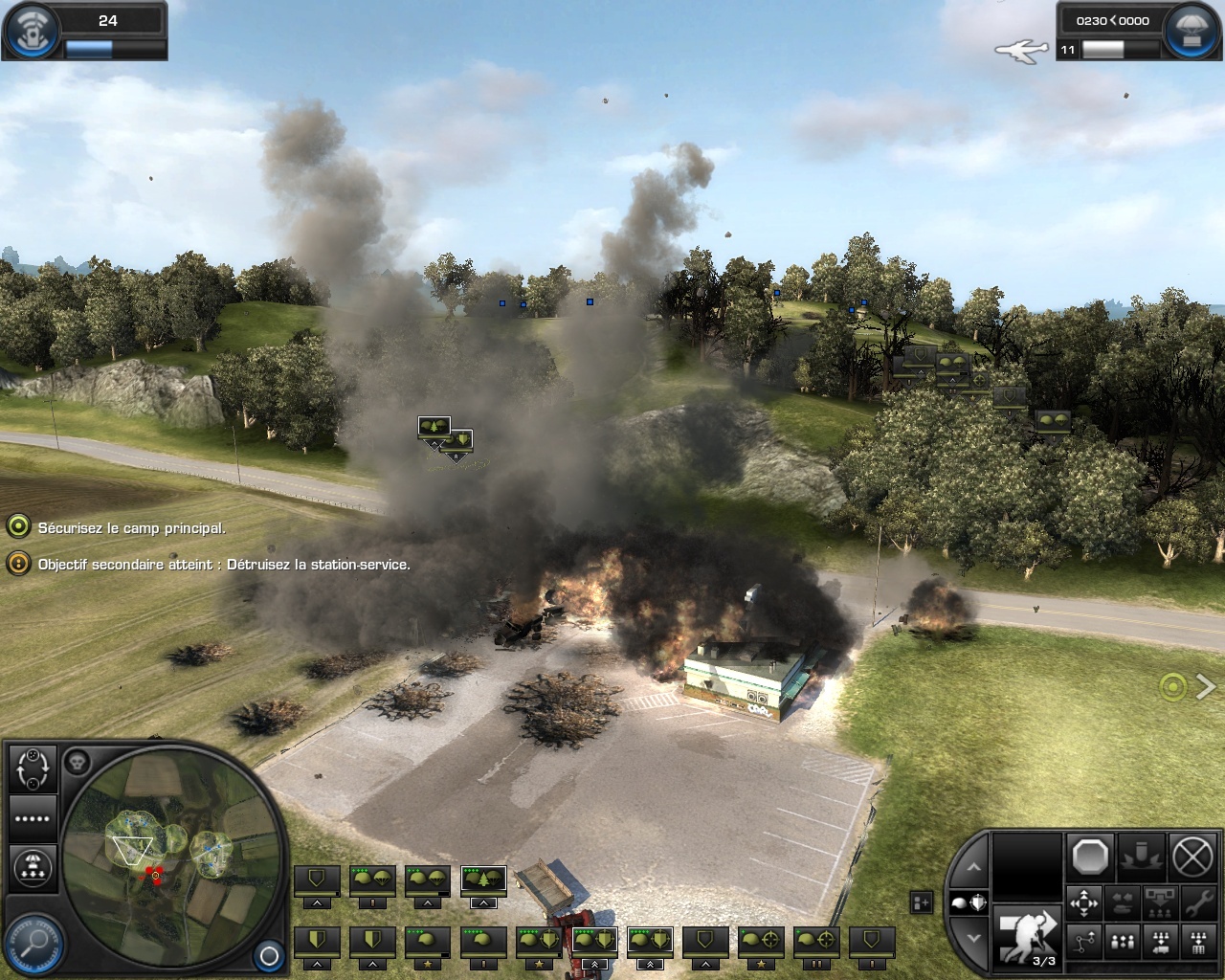
Task: Select the 'Sécurisez le camp principal' objective
Action: coord(131,527)
